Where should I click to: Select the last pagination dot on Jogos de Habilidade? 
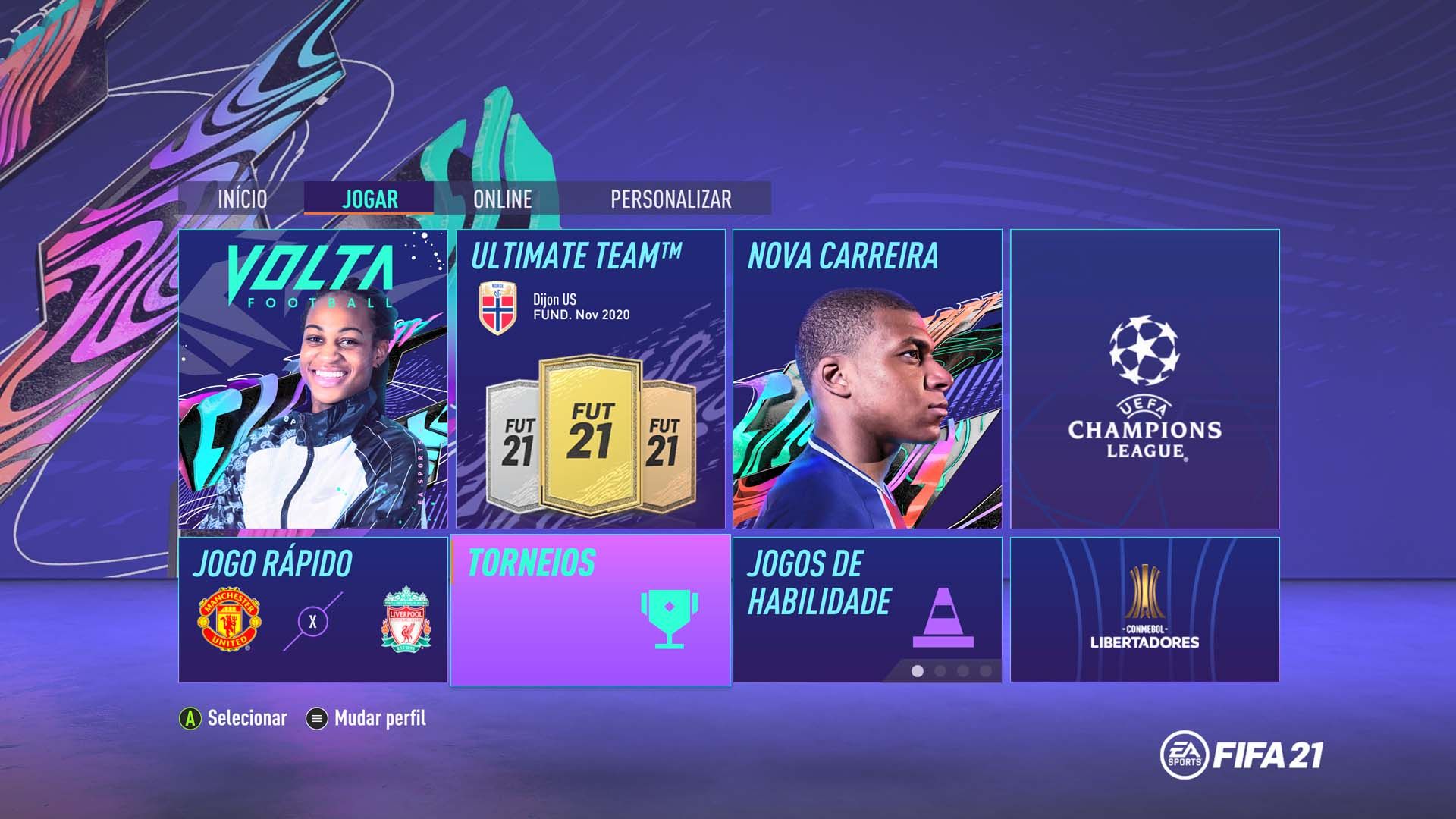pyautogui.click(x=984, y=670)
